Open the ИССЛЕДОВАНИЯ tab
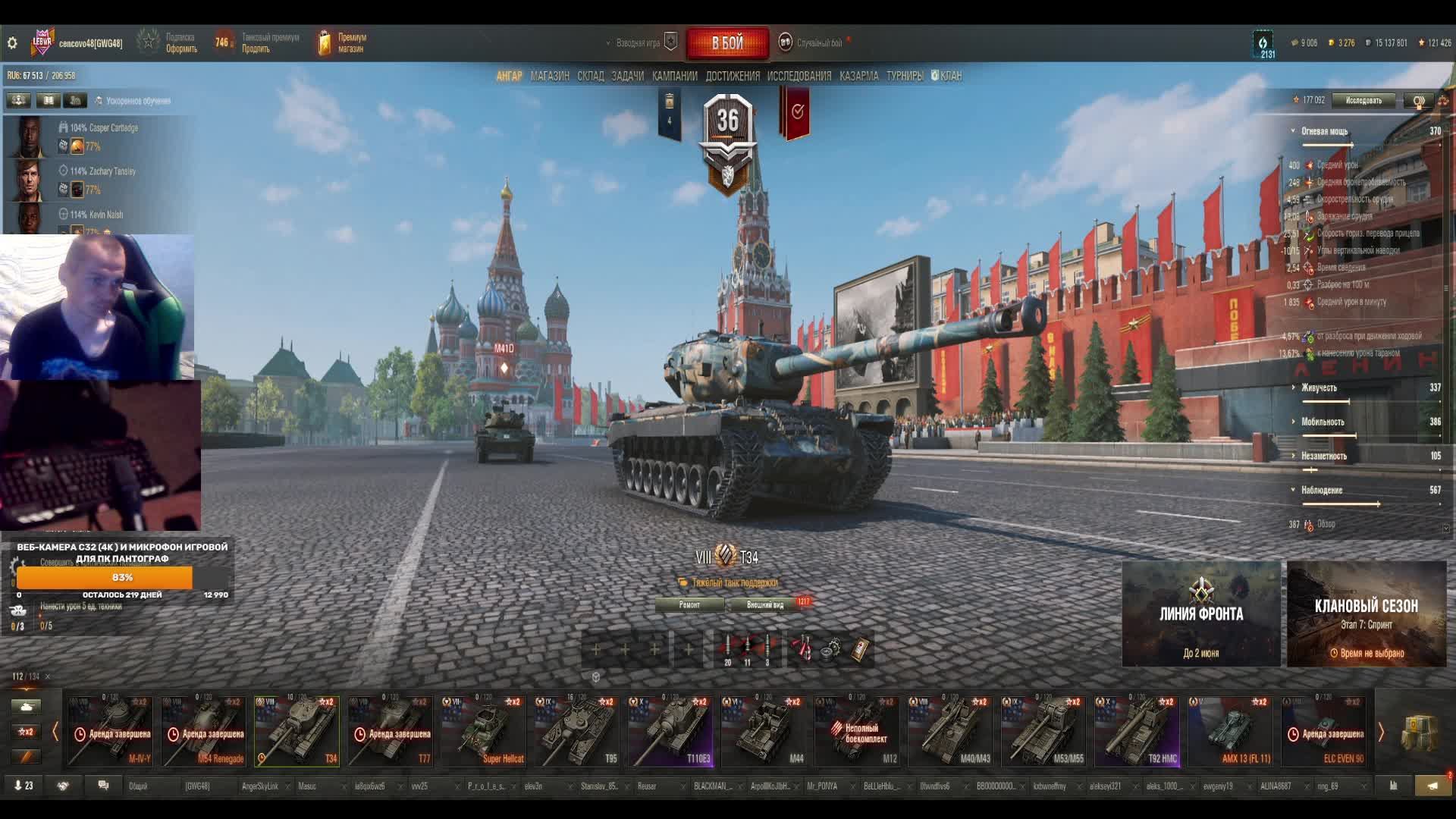 click(x=799, y=76)
